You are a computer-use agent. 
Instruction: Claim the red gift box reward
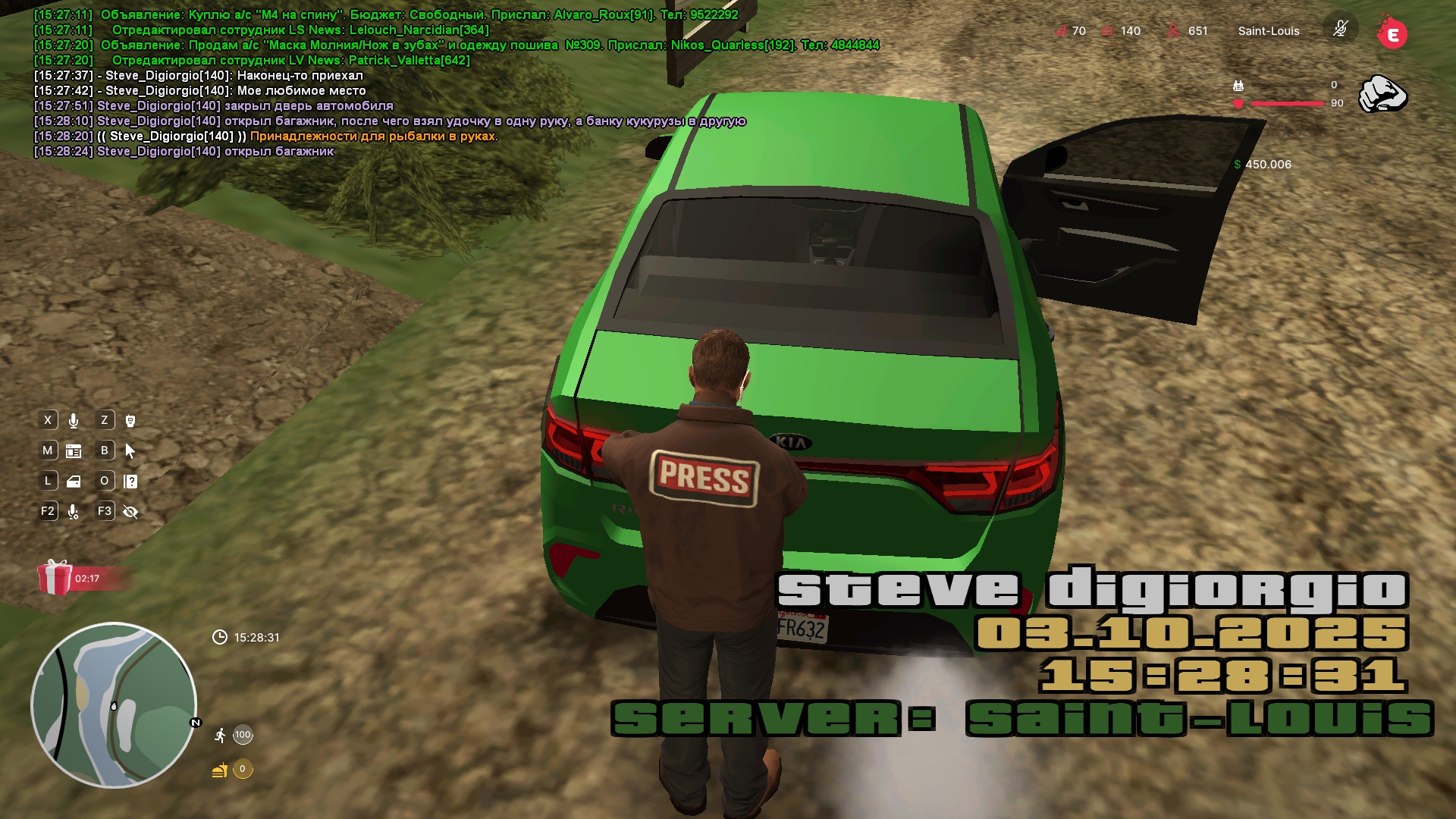pyautogui.click(x=55, y=578)
